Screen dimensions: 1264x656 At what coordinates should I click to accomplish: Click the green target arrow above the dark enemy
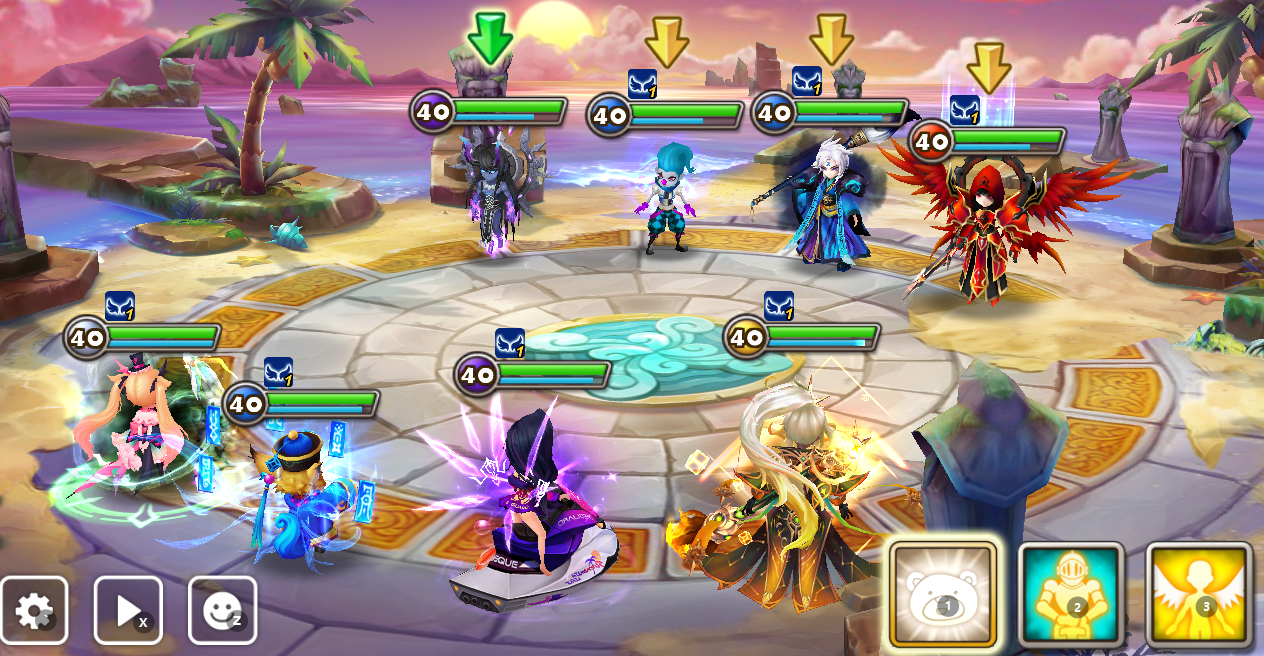point(490,37)
